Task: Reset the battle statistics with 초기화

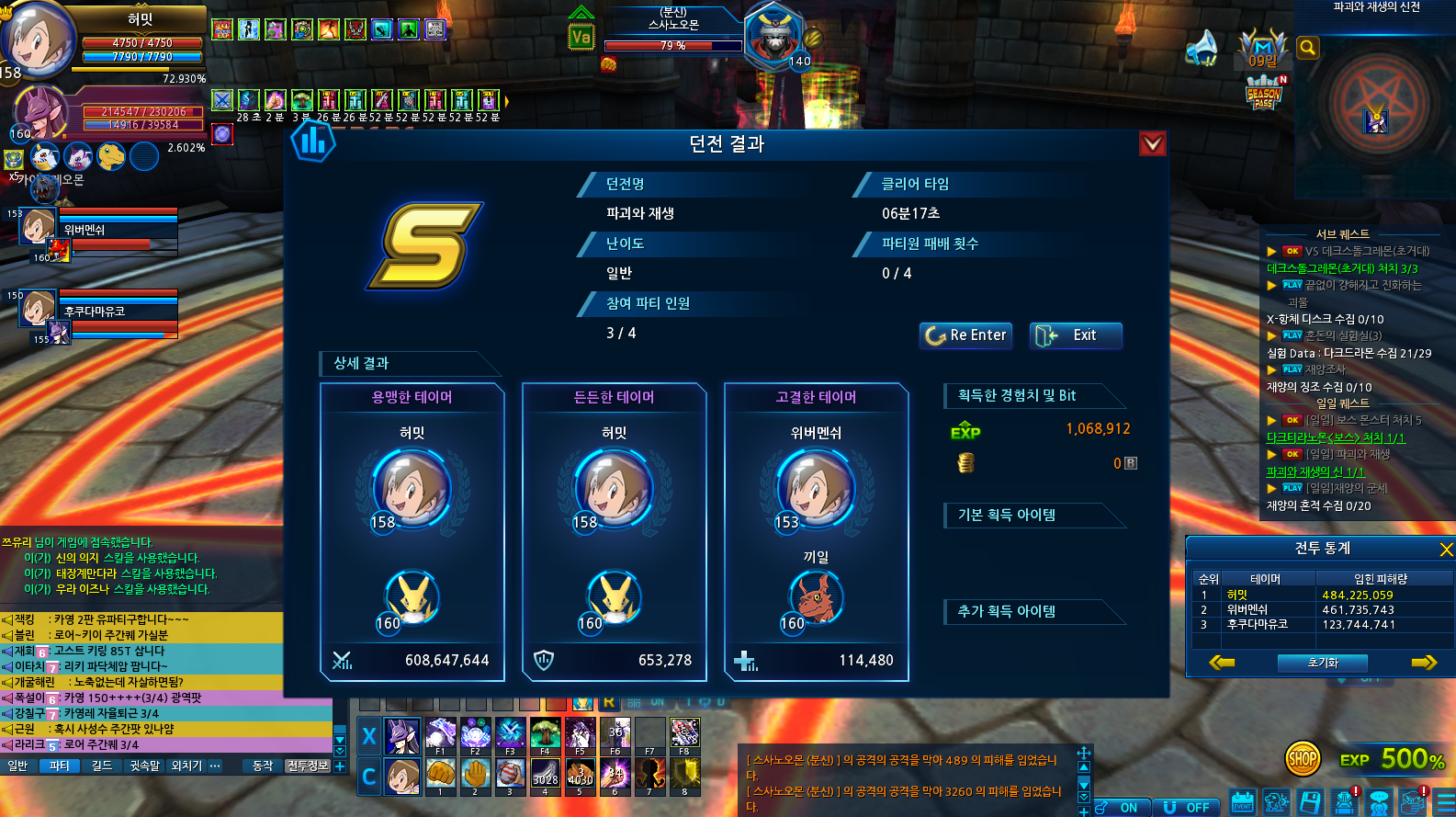Action: click(1323, 663)
